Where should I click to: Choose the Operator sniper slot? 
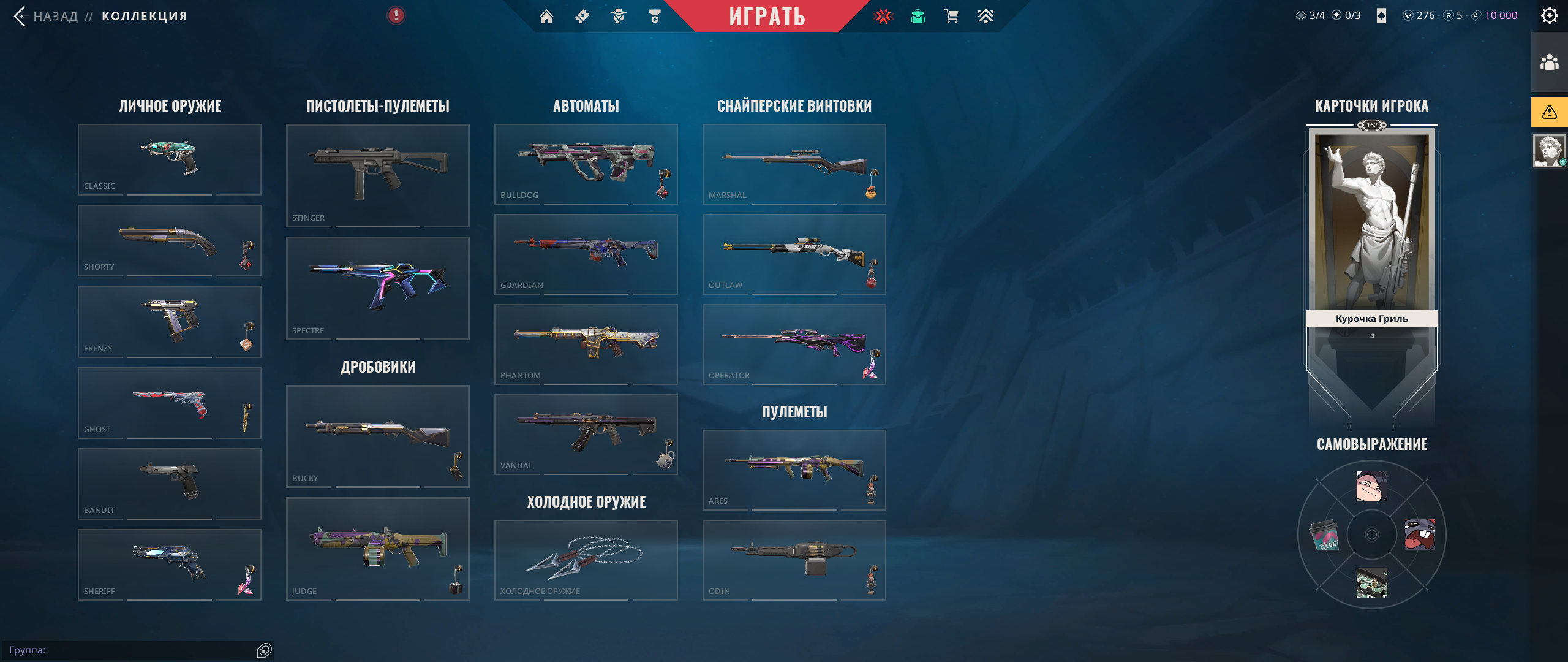click(794, 344)
